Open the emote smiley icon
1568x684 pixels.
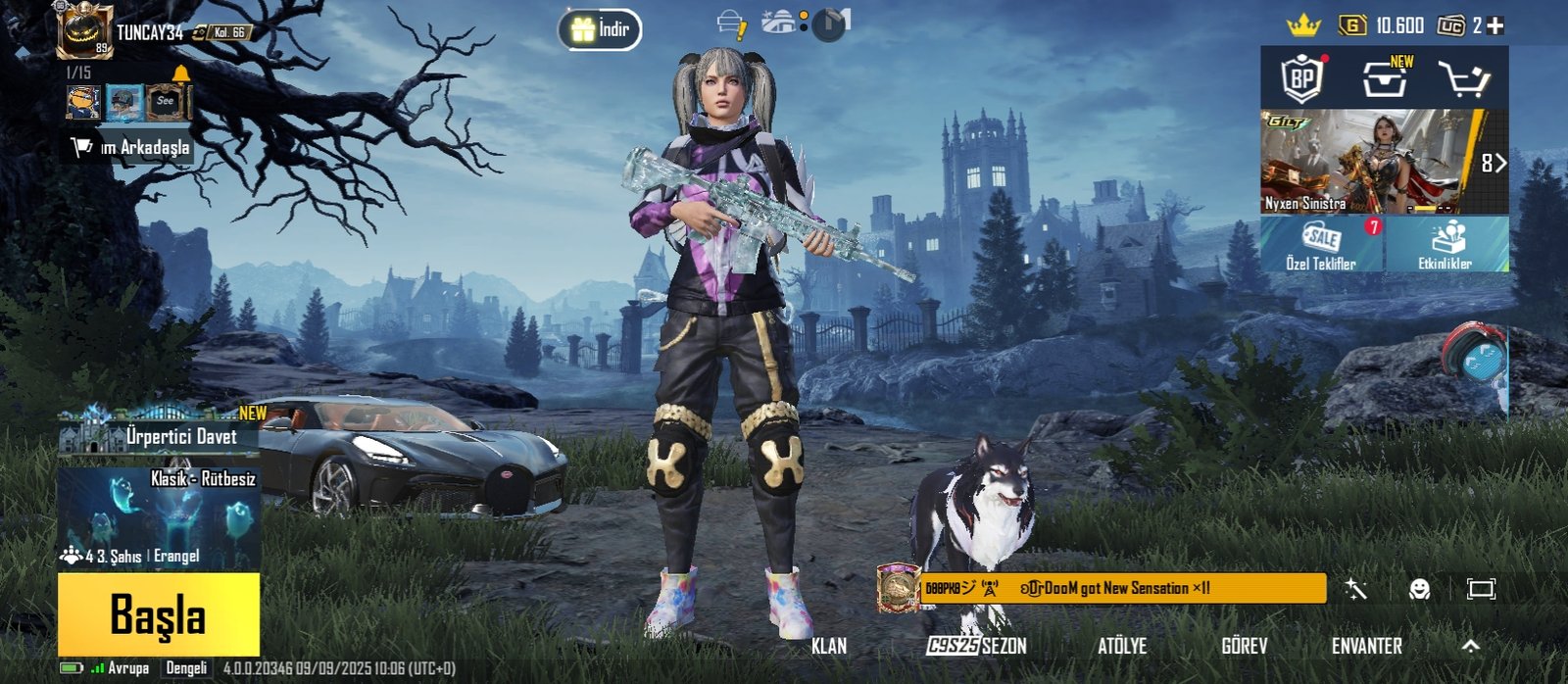point(1419,589)
